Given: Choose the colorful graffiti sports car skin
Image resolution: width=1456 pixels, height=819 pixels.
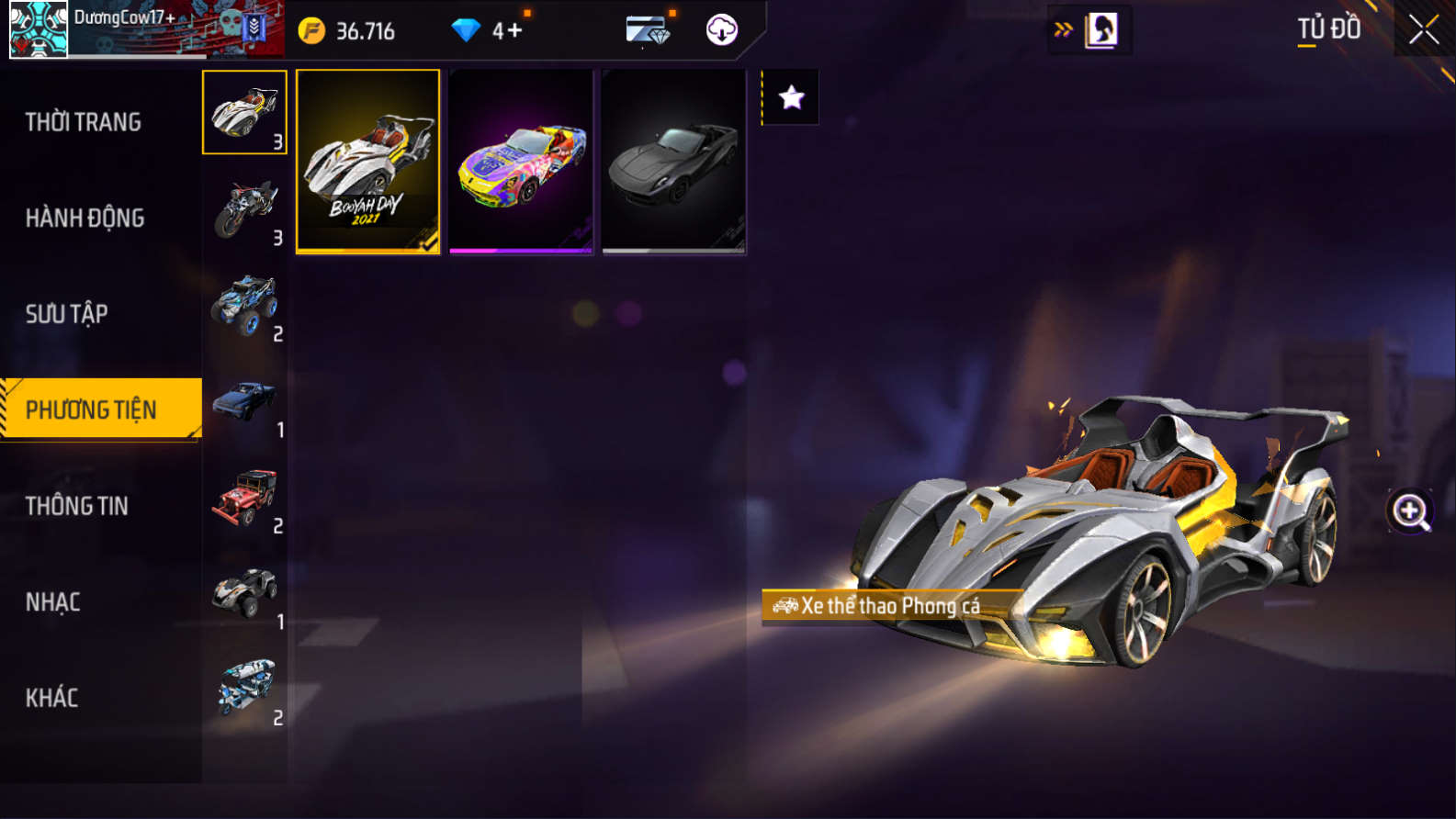Looking at the screenshot, I should tap(521, 161).
